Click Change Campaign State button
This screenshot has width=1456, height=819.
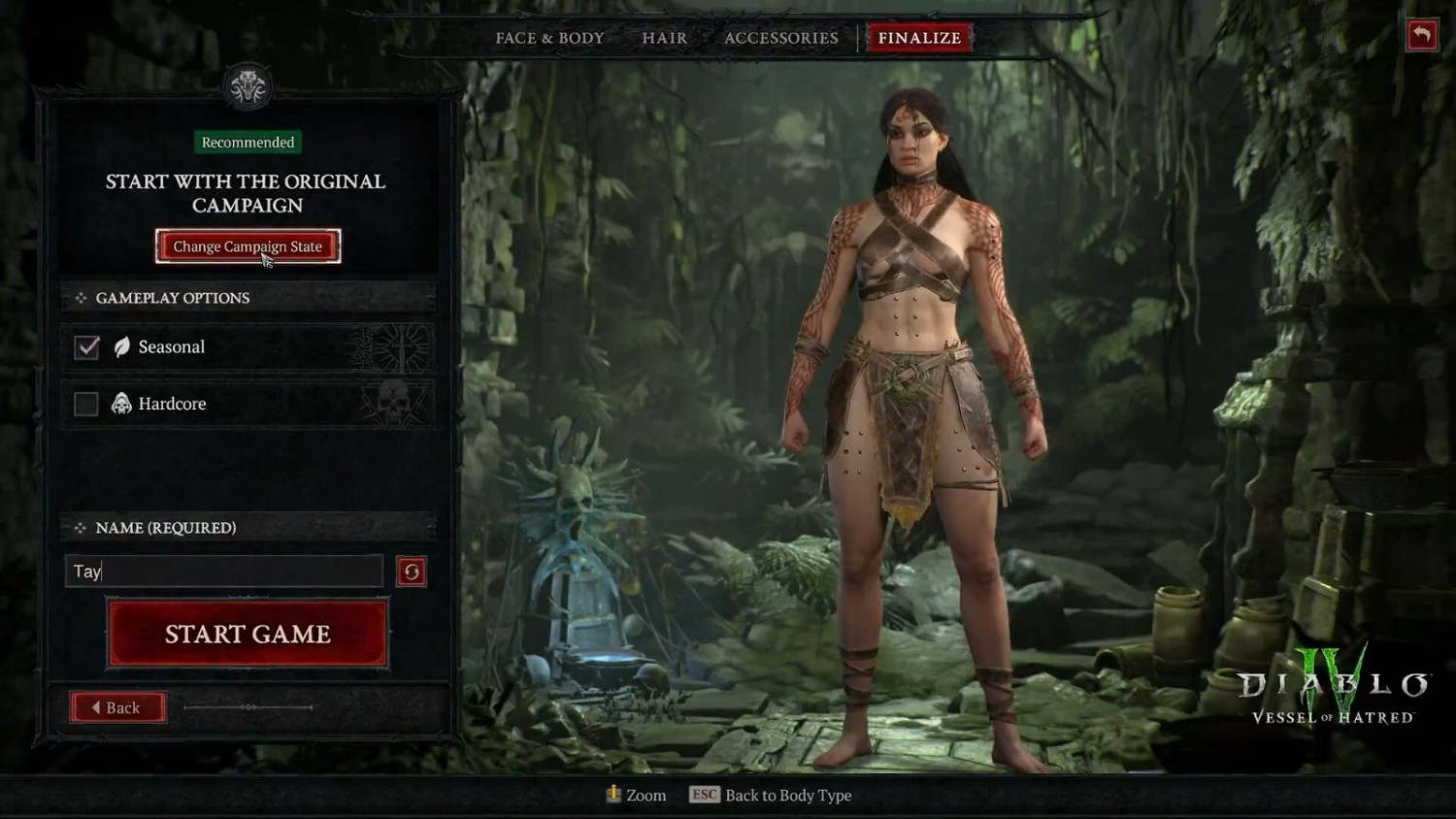(x=248, y=246)
